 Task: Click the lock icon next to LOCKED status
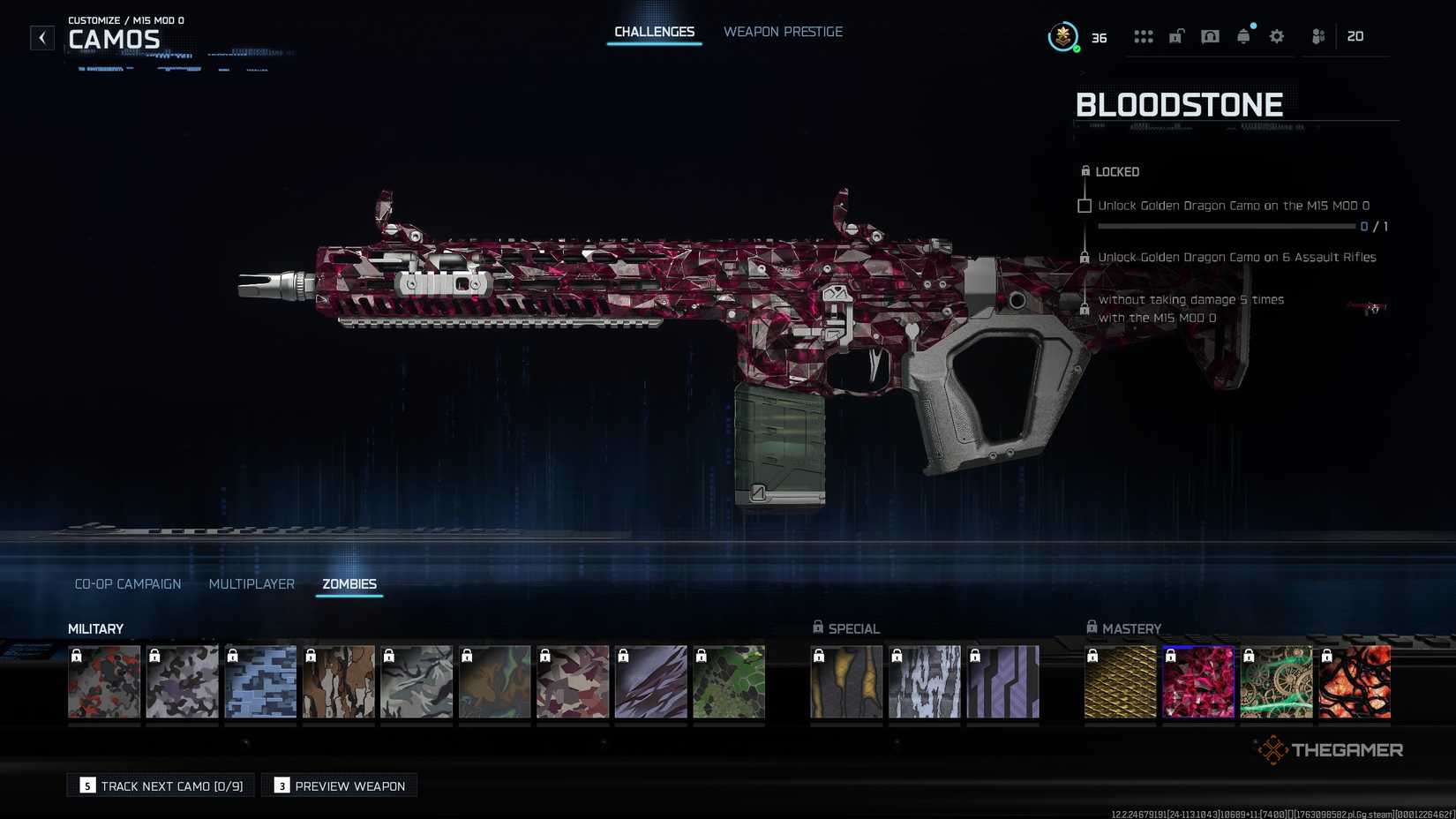[x=1084, y=171]
